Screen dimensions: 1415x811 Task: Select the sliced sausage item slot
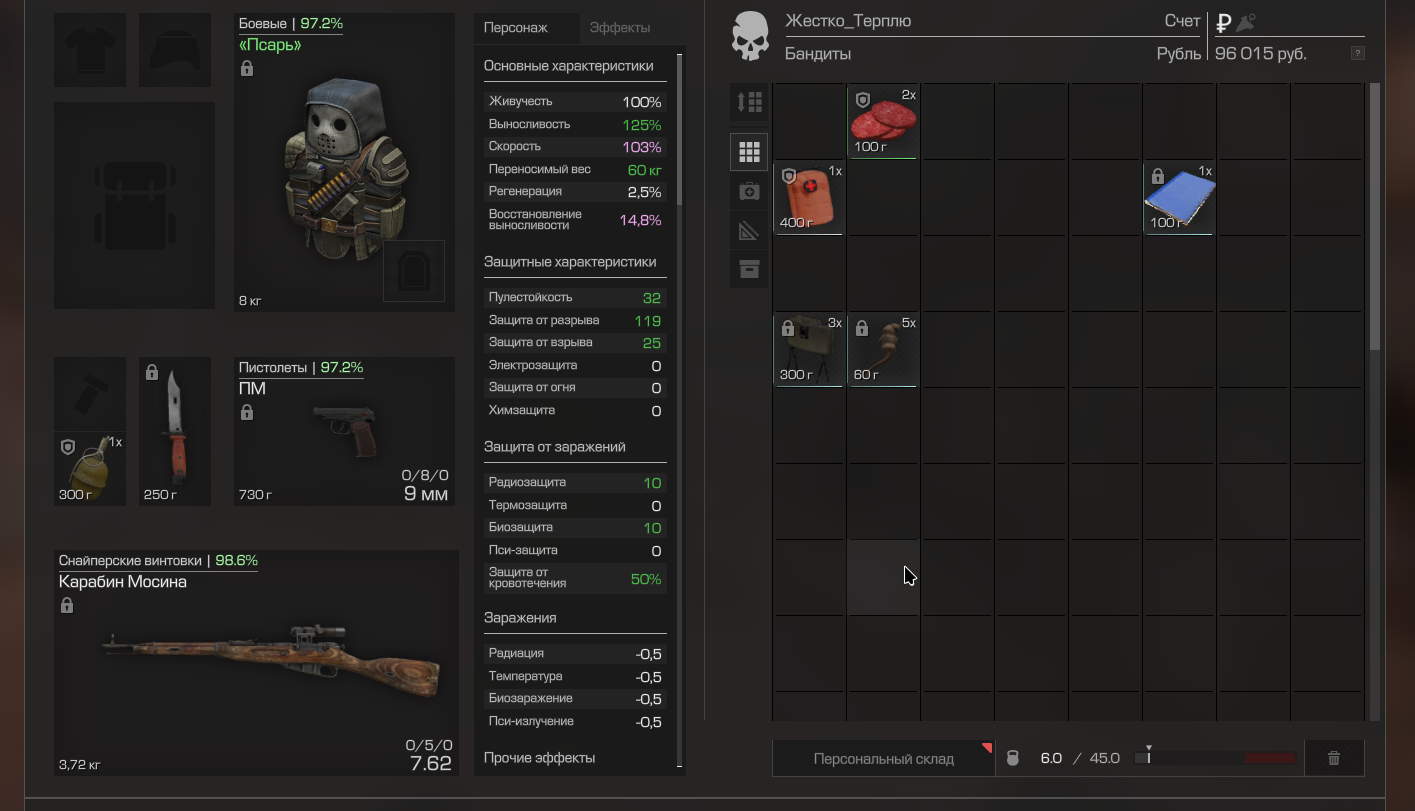tap(883, 122)
